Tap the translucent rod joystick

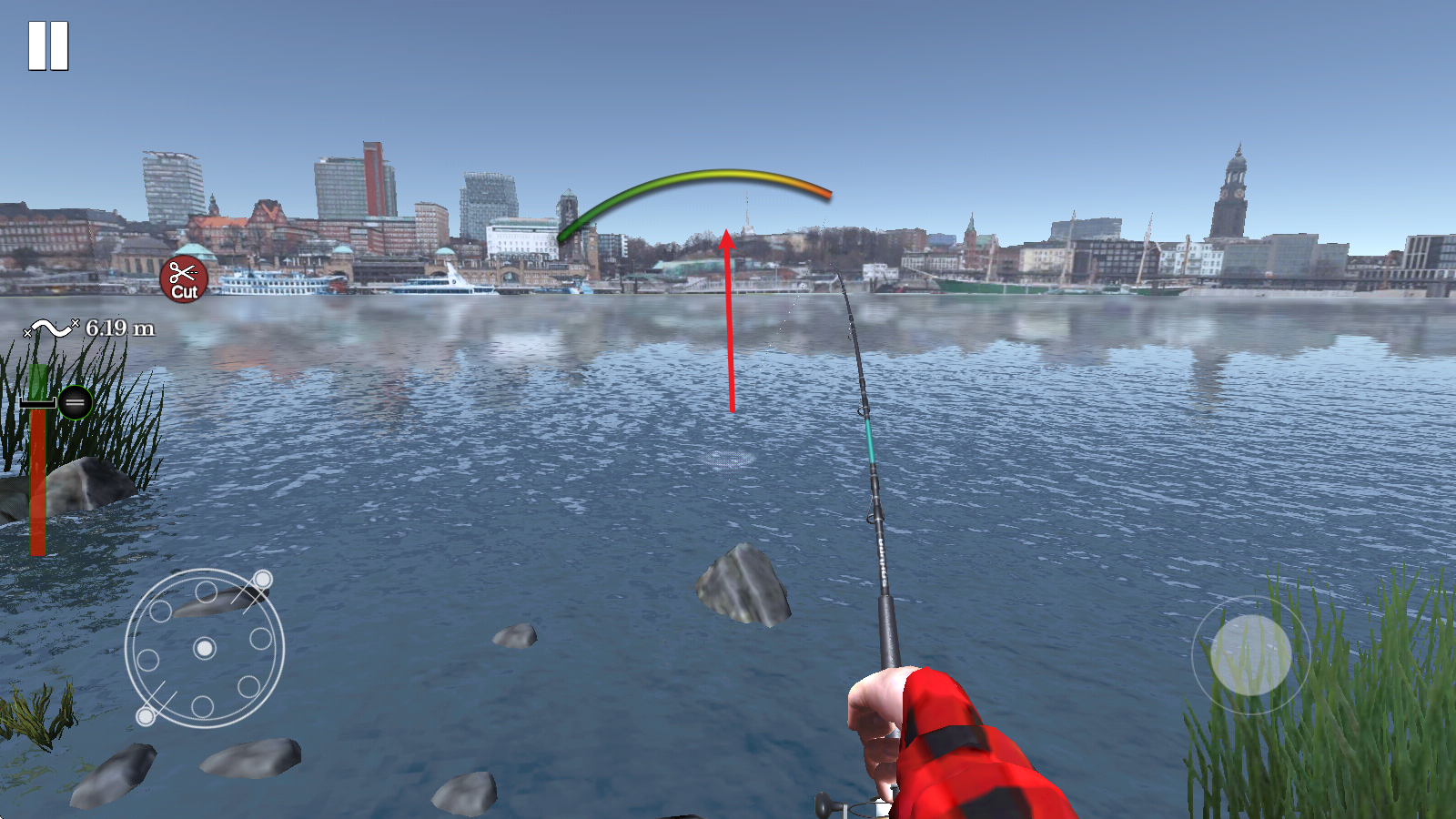coord(1250,654)
